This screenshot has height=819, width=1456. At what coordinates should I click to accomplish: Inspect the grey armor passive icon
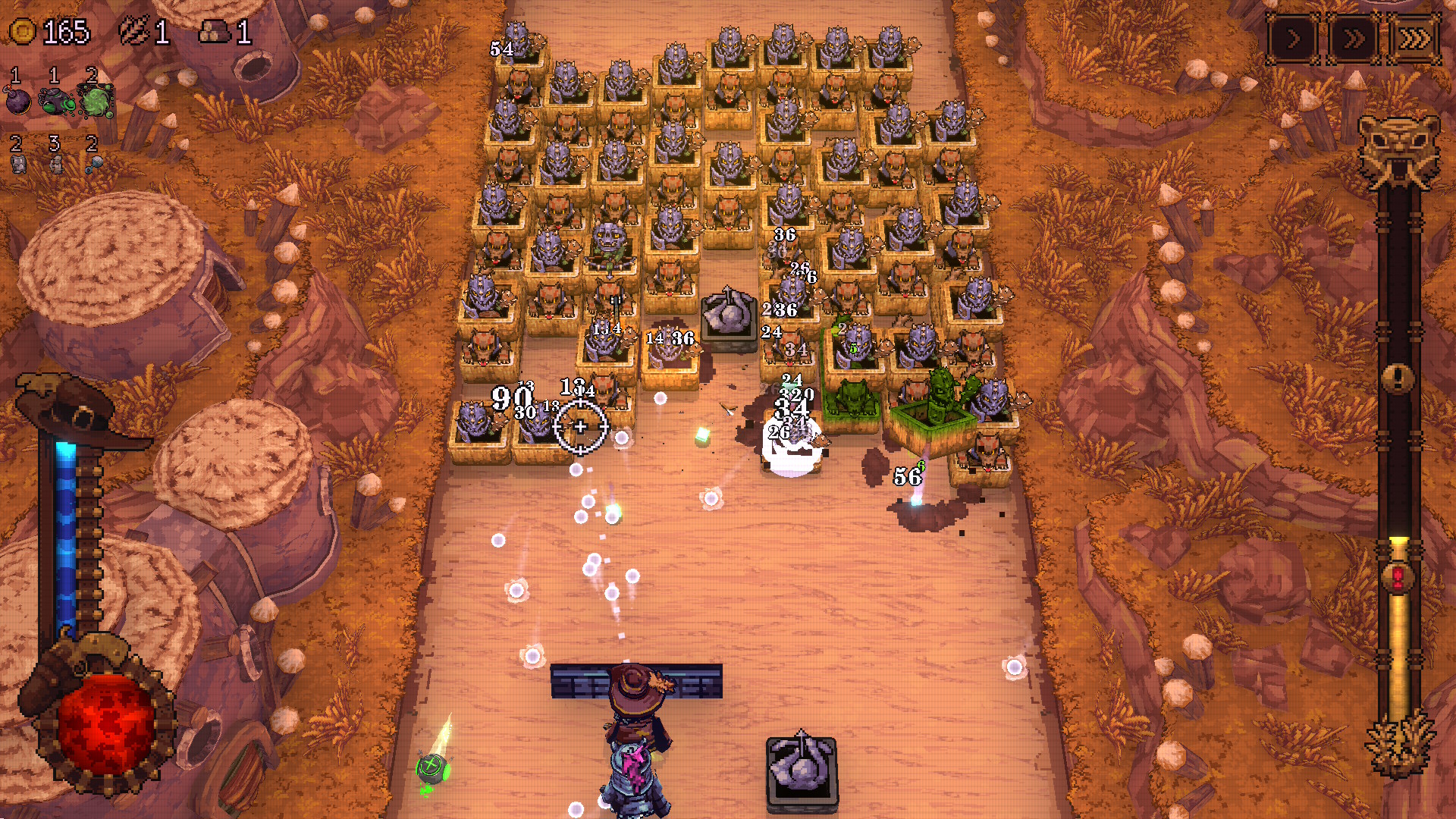coord(19,164)
